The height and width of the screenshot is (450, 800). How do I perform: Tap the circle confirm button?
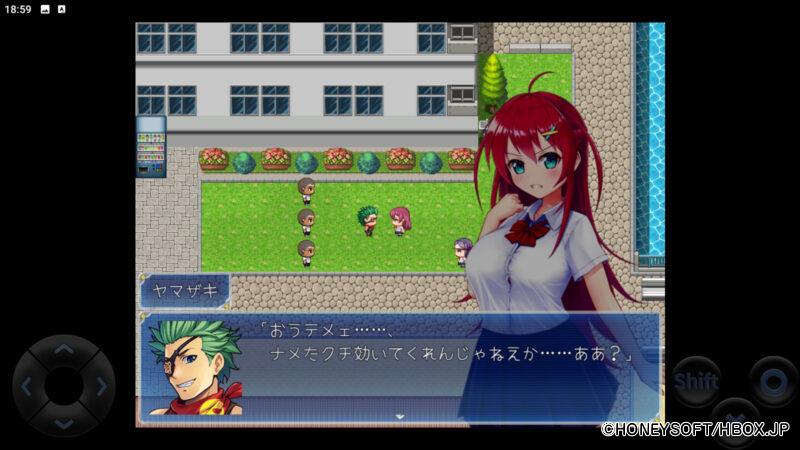tap(772, 381)
